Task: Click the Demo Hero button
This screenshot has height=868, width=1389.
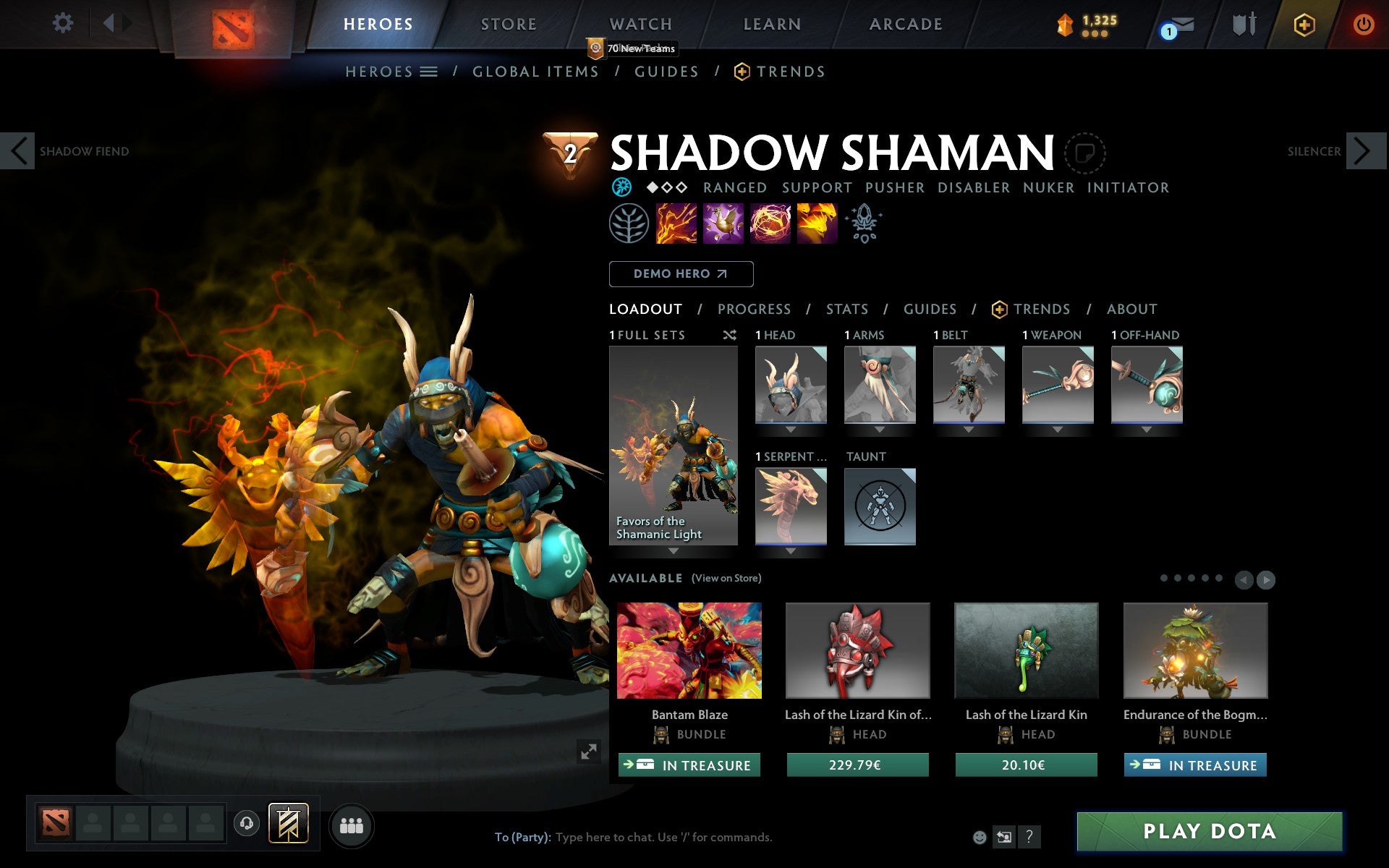Action: click(x=681, y=274)
